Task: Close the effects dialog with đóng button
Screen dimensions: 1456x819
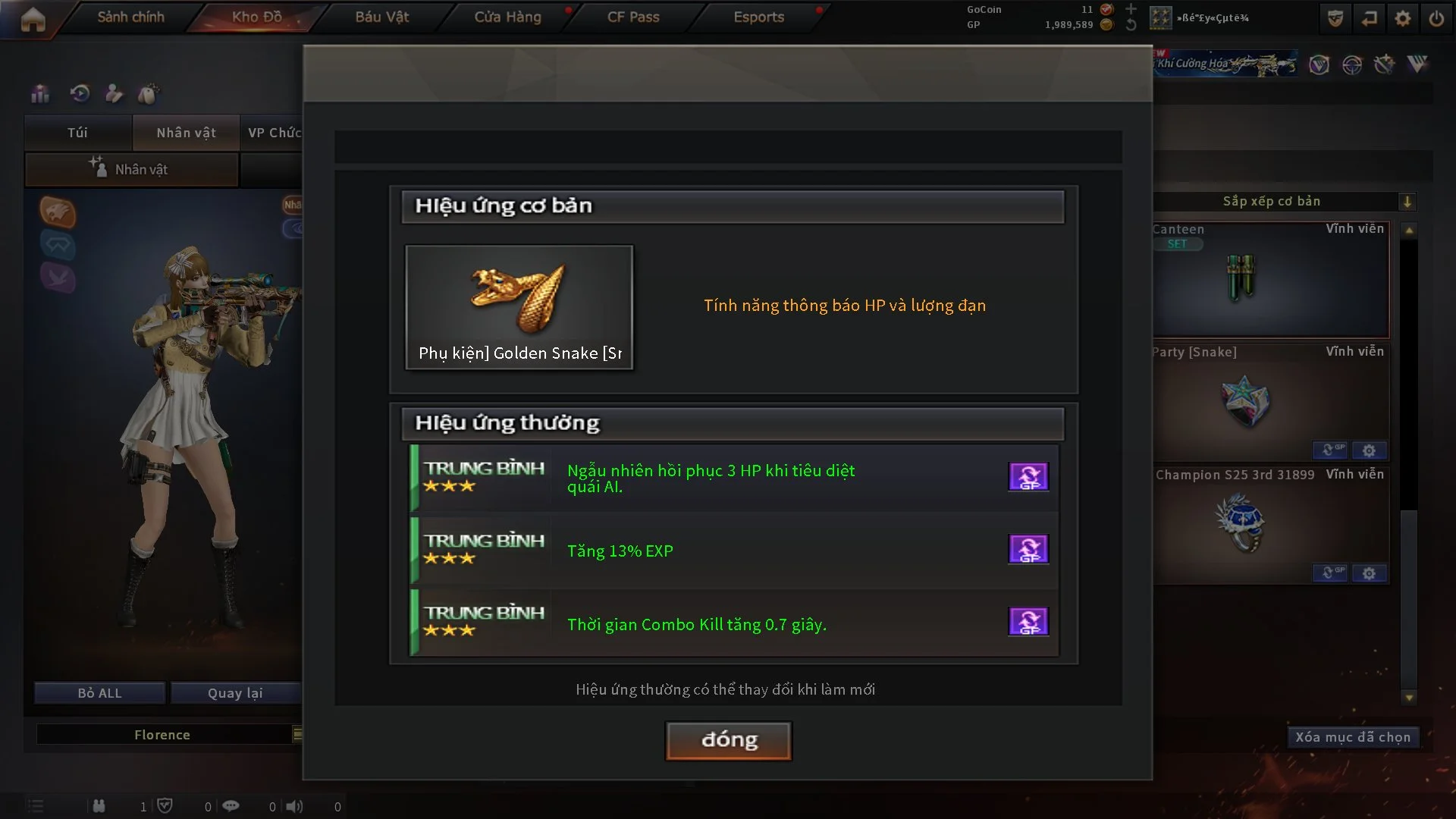Action: (728, 740)
